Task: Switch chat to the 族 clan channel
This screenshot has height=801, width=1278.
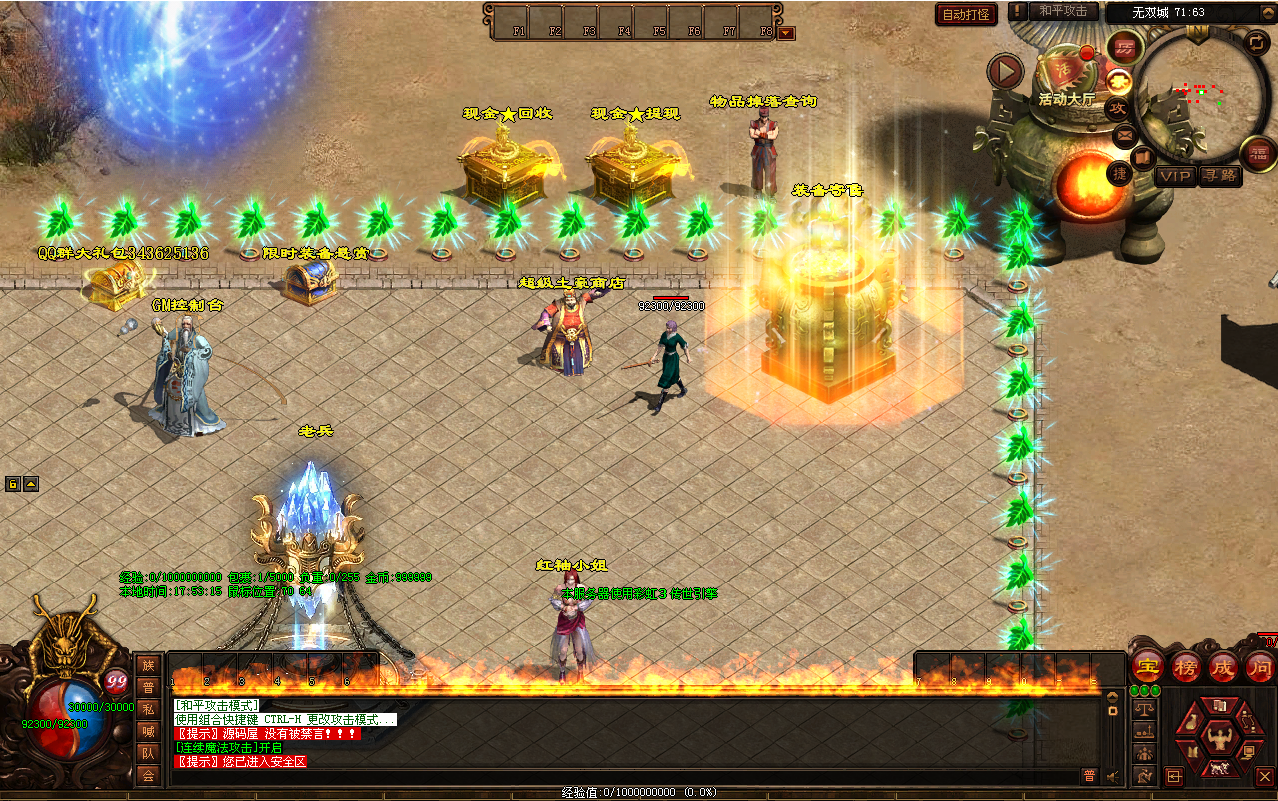Action: coord(148,665)
